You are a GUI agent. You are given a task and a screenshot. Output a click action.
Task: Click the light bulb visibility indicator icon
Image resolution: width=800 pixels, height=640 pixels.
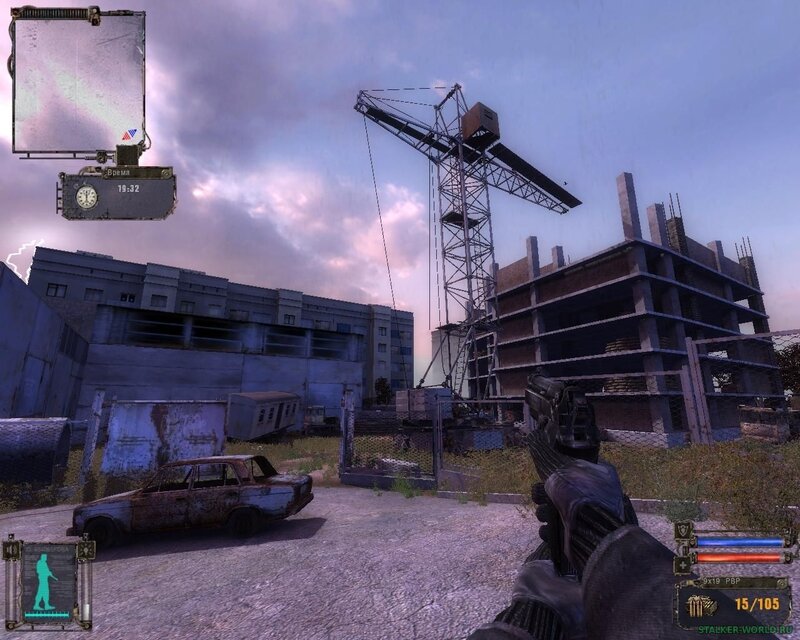pyautogui.click(x=86, y=548)
